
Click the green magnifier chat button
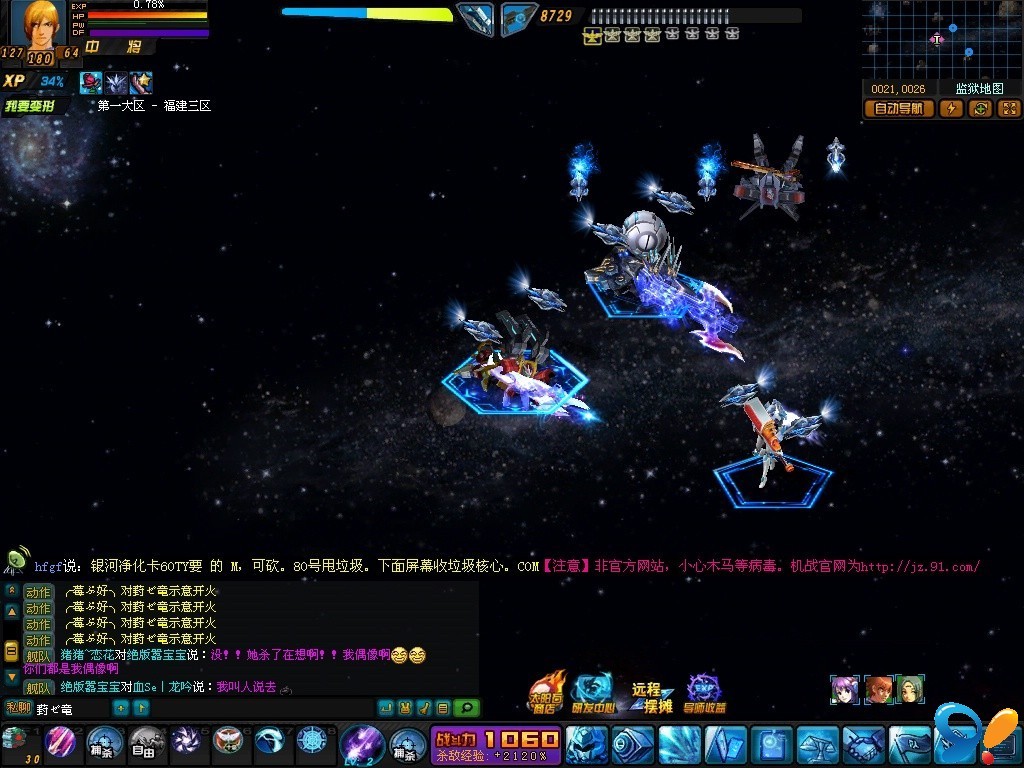pos(466,708)
